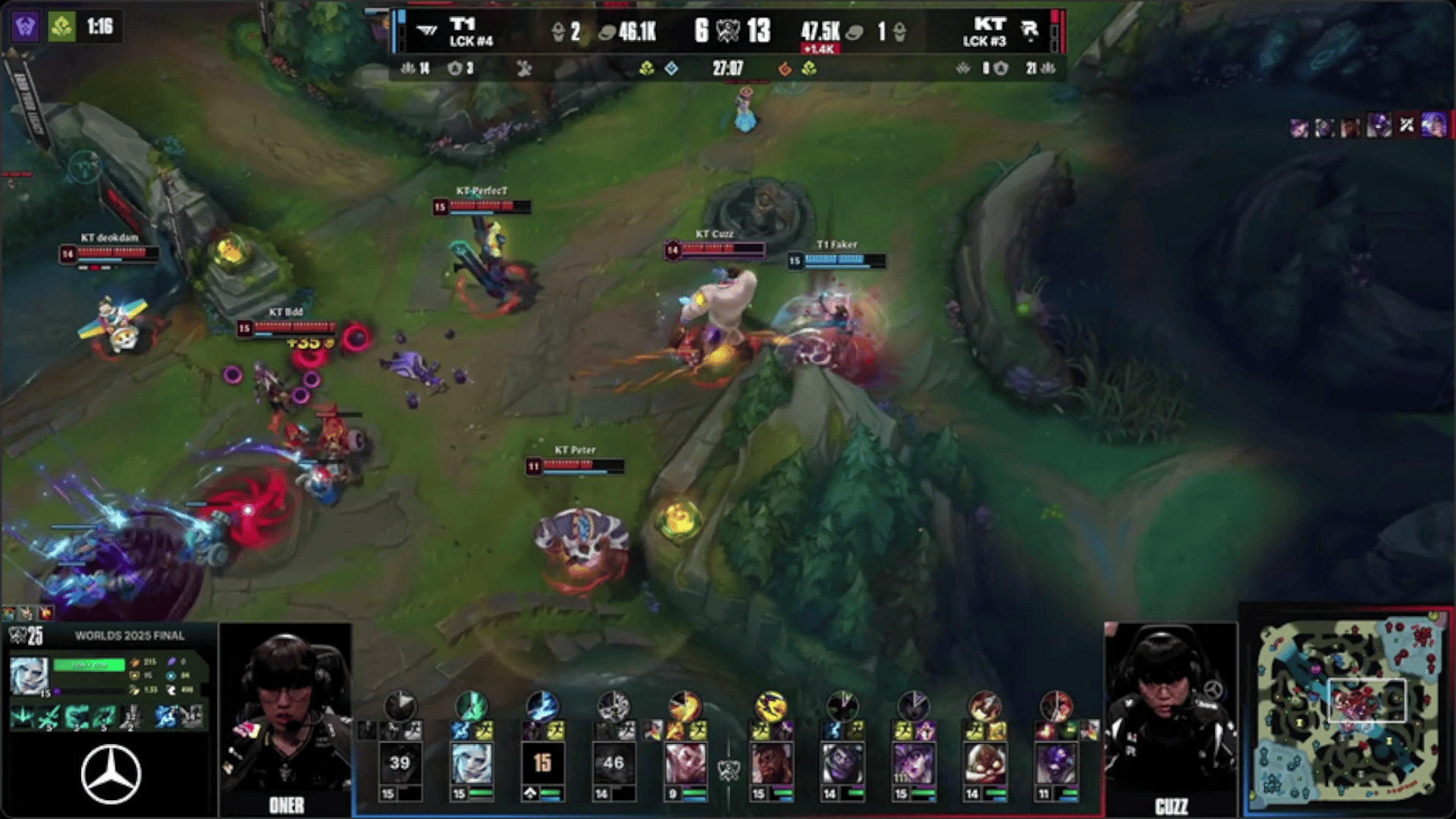The height and width of the screenshot is (819, 1456).
Task: Choose the dead champion portrait showing 46
Action: point(613,762)
